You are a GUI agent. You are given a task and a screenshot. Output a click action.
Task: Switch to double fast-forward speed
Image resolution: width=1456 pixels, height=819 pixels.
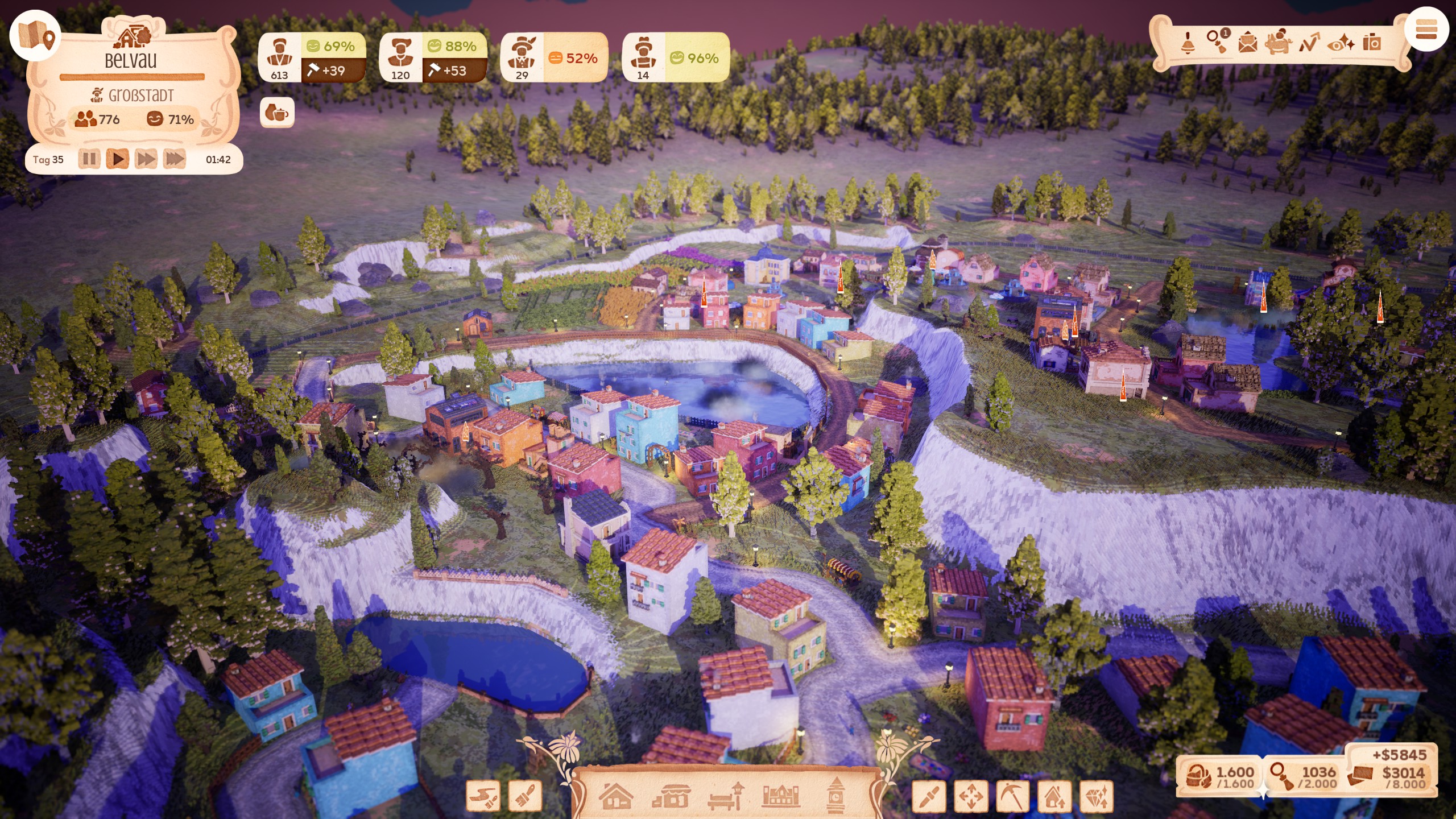point(146,159)
